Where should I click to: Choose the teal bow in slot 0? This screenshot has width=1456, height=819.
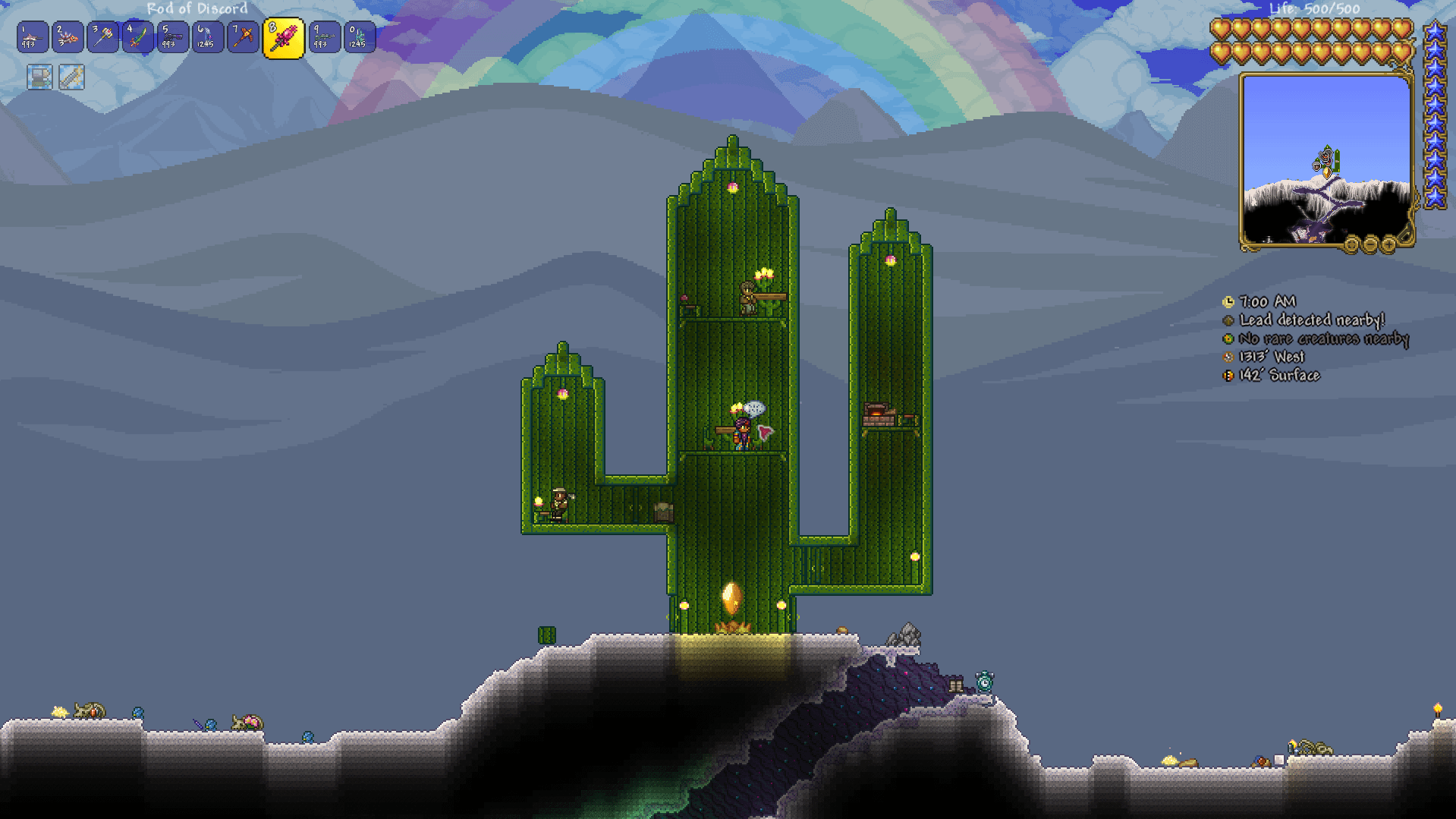[x=359, y=37]
